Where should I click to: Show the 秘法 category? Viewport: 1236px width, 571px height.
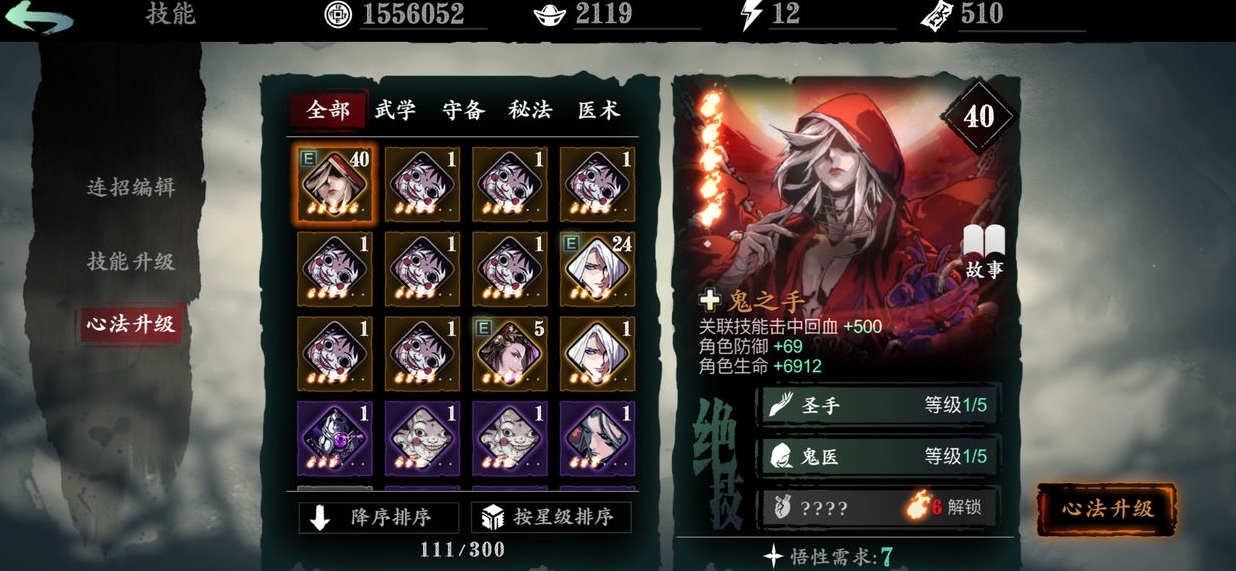click(530, 110)
